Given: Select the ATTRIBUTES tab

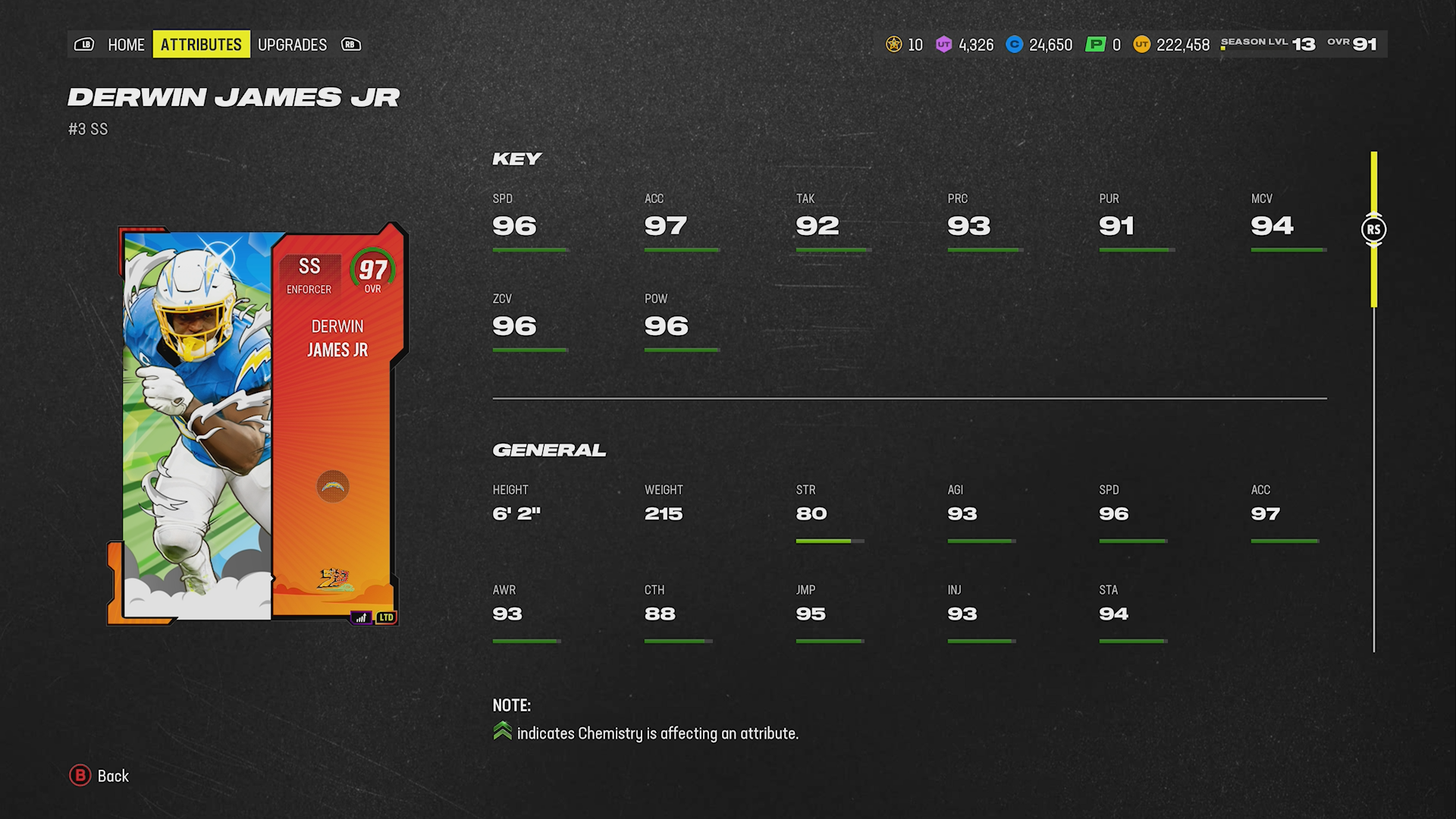Looking at the screenshot, I should (201, 44).
